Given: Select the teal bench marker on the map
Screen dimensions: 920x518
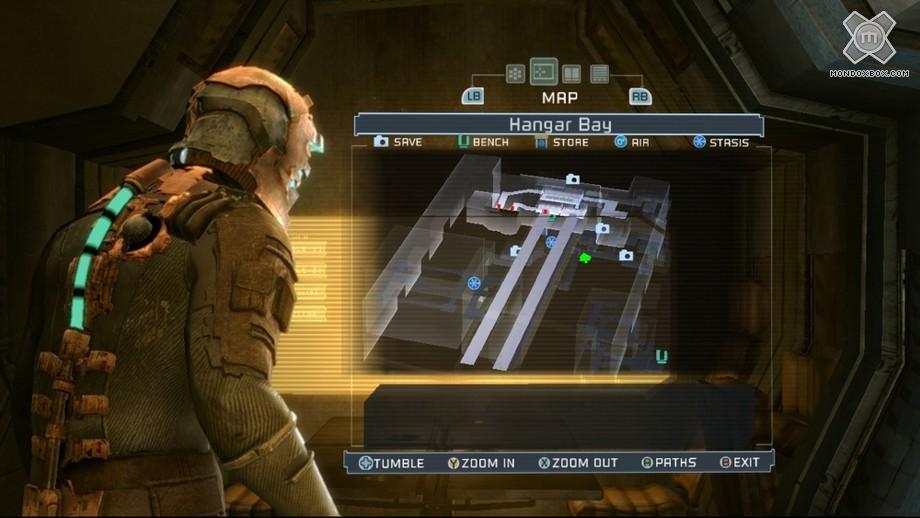Looking at the screenshot, I should (x=661, y=355).
